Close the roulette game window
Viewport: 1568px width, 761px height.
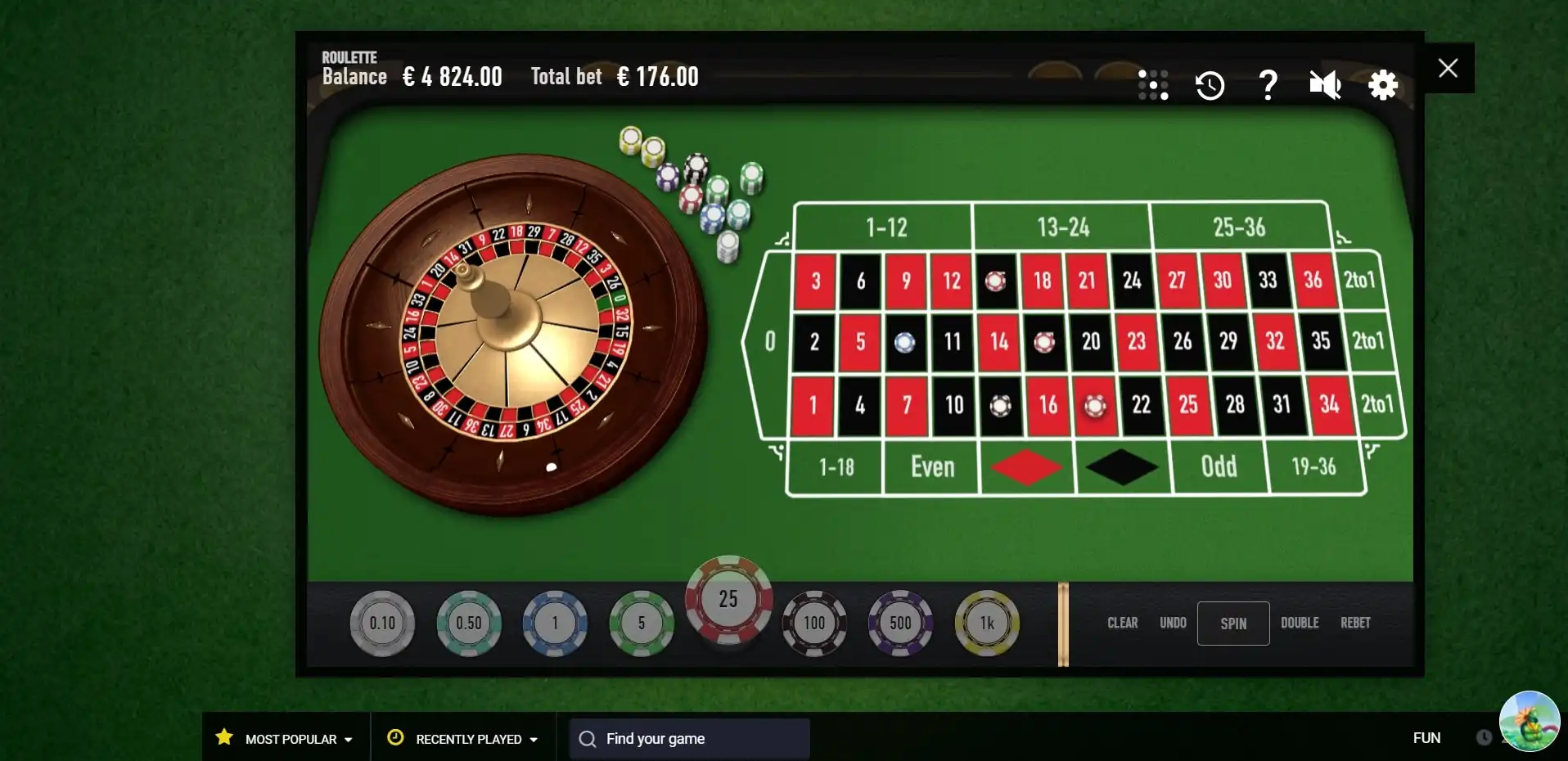pyautogui.click(x=1448, y=68)
